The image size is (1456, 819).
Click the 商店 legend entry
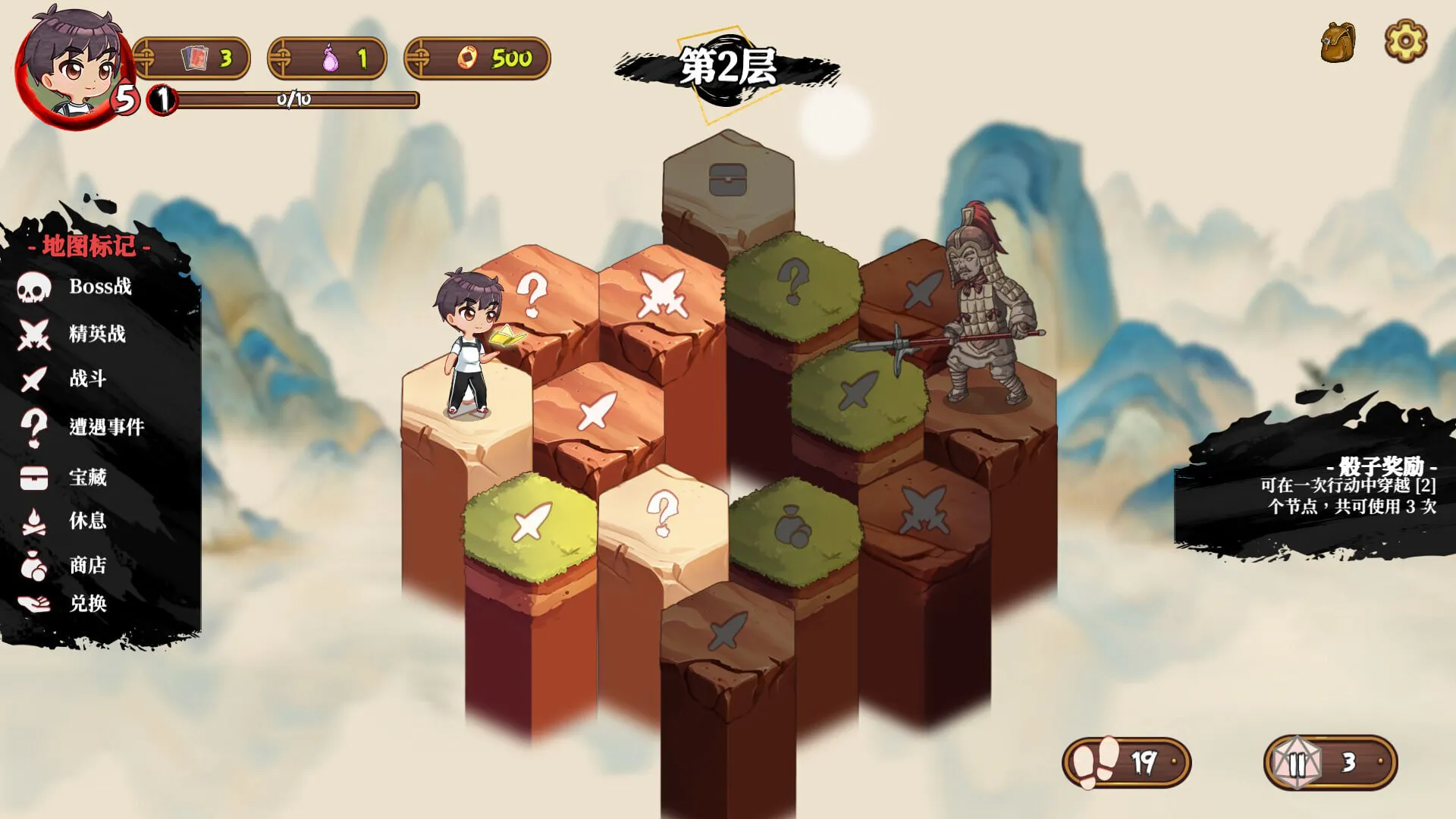tap(65, 565)
